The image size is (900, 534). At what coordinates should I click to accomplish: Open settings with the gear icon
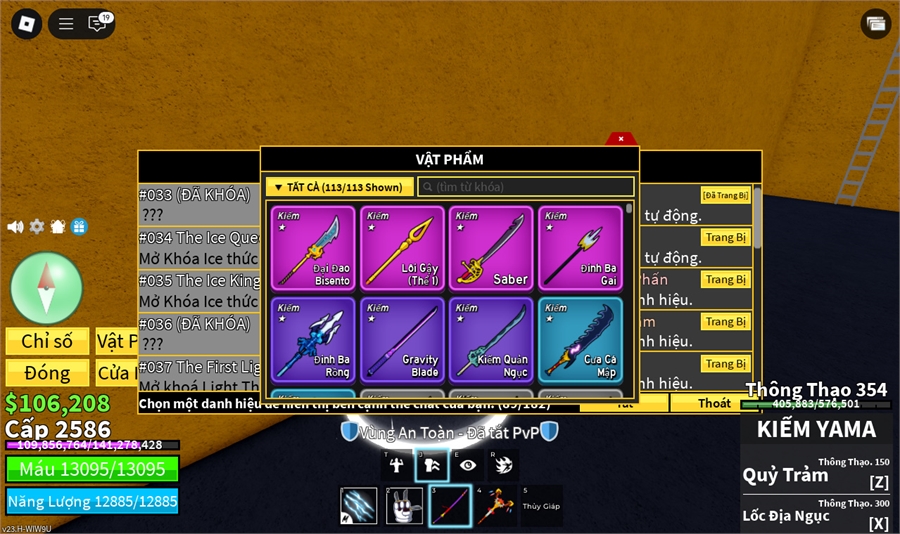point(37,227)
